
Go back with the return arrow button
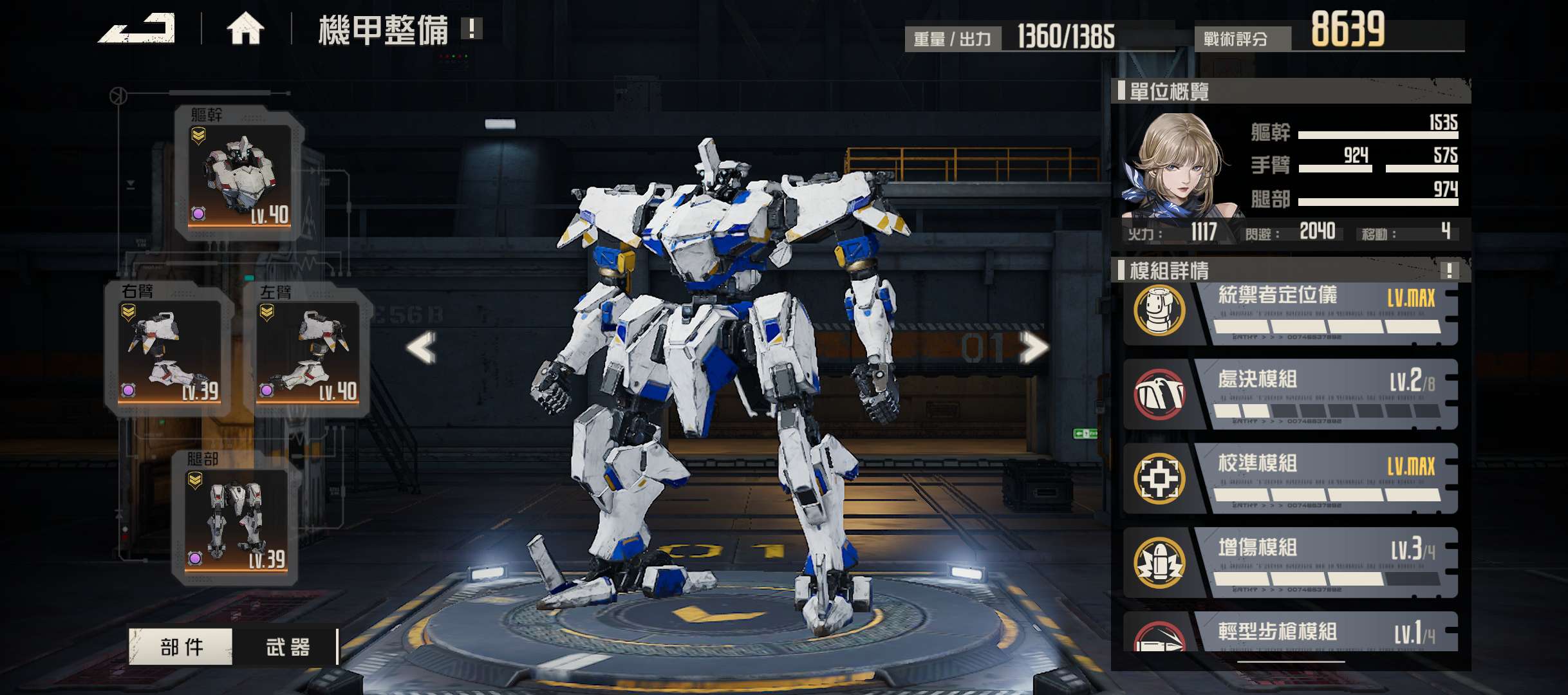(137, 29)
